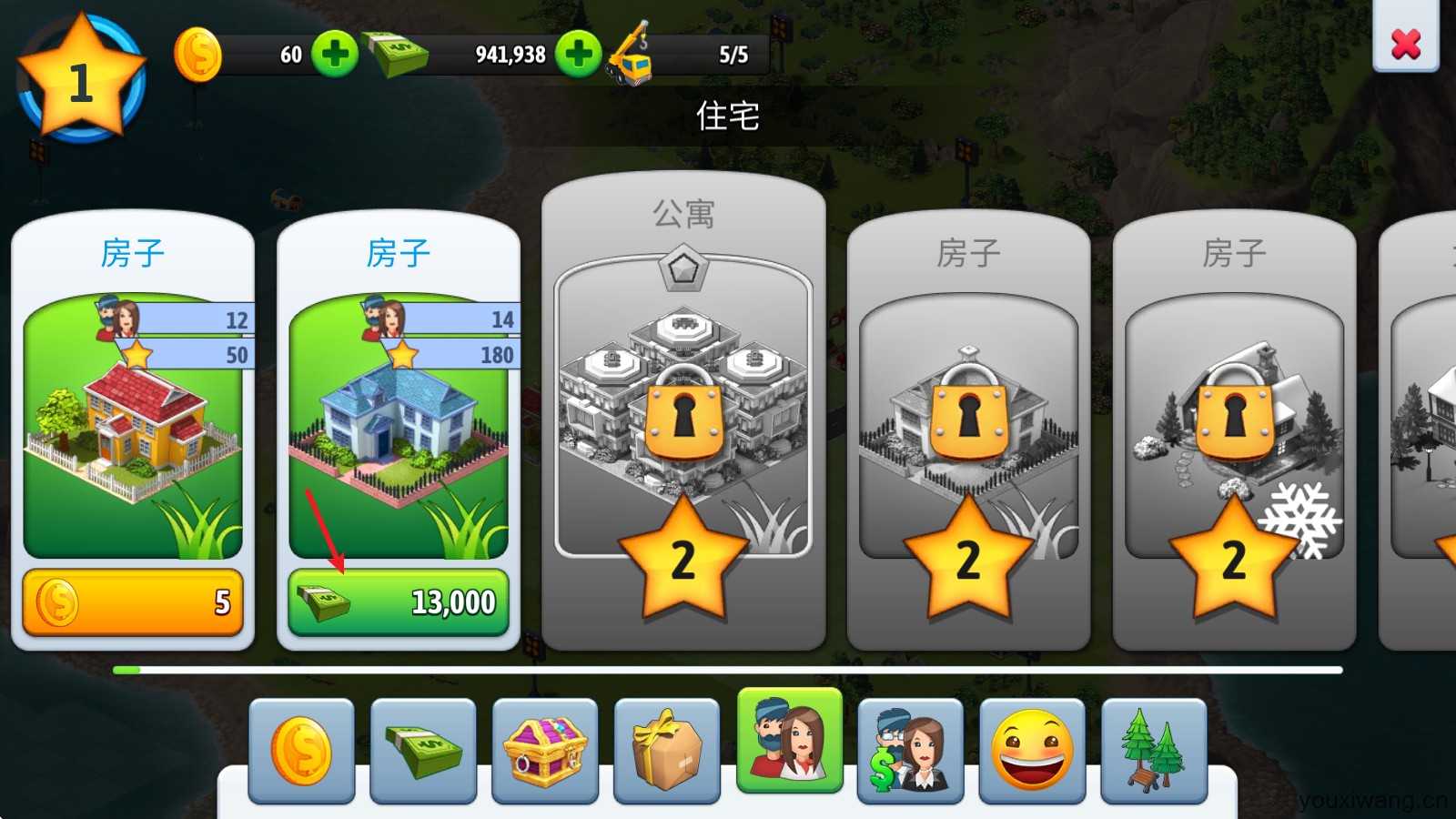Add more cash with the green plus button
This screenshot has height=819, width=1456.
point(579,54)
